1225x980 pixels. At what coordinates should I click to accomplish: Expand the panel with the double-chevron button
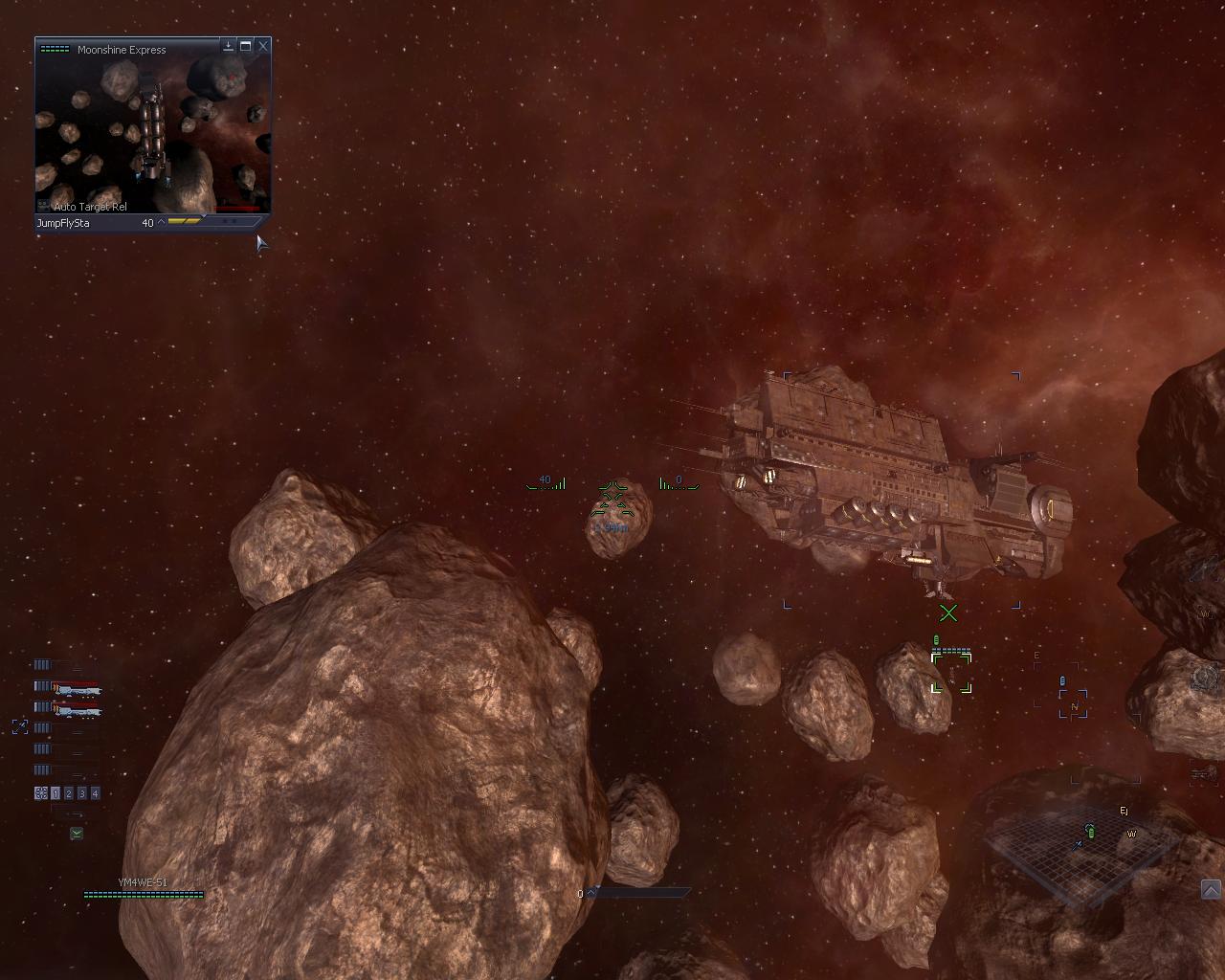click(1211, 890)
